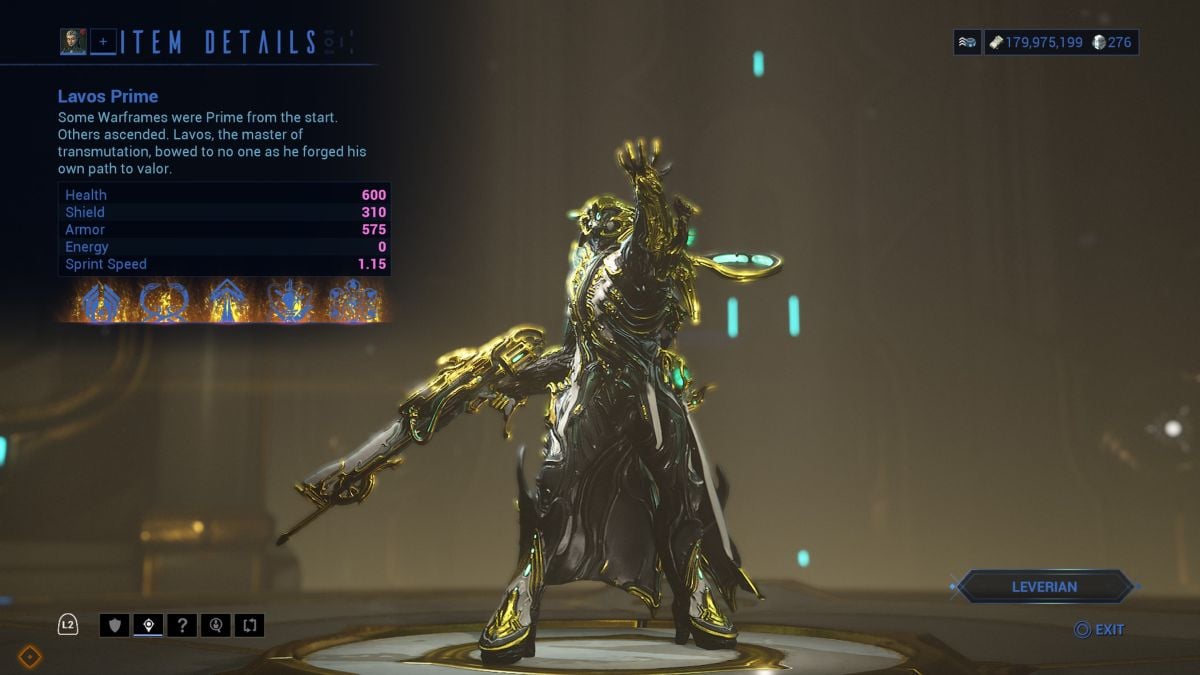Open the question mark help icon
The height and width of the screenshot is (675, 1200).
(x=181, y=626)
